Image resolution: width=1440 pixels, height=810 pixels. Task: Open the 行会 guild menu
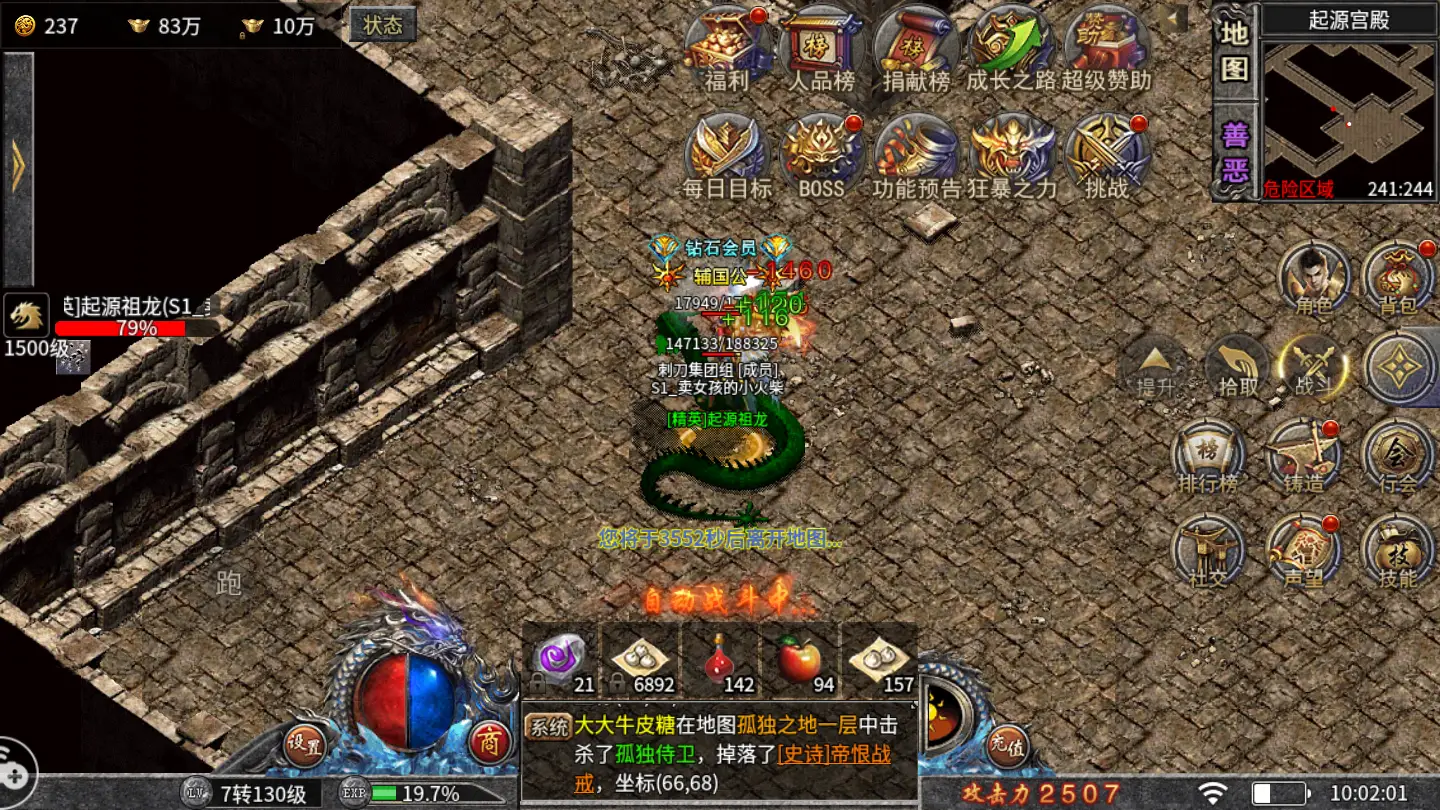coord(1398,456)
